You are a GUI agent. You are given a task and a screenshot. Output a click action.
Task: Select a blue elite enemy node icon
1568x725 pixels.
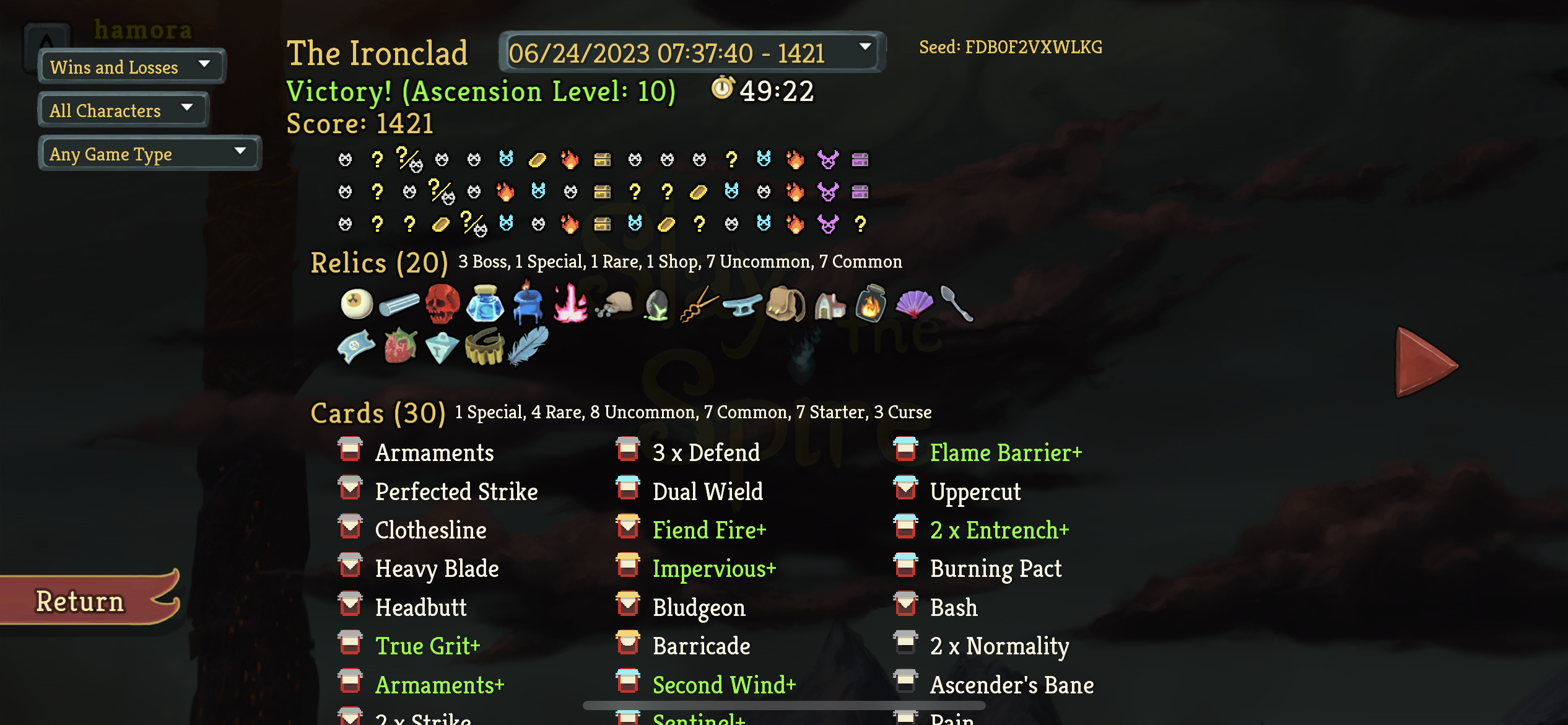click(x=505, y=160)
